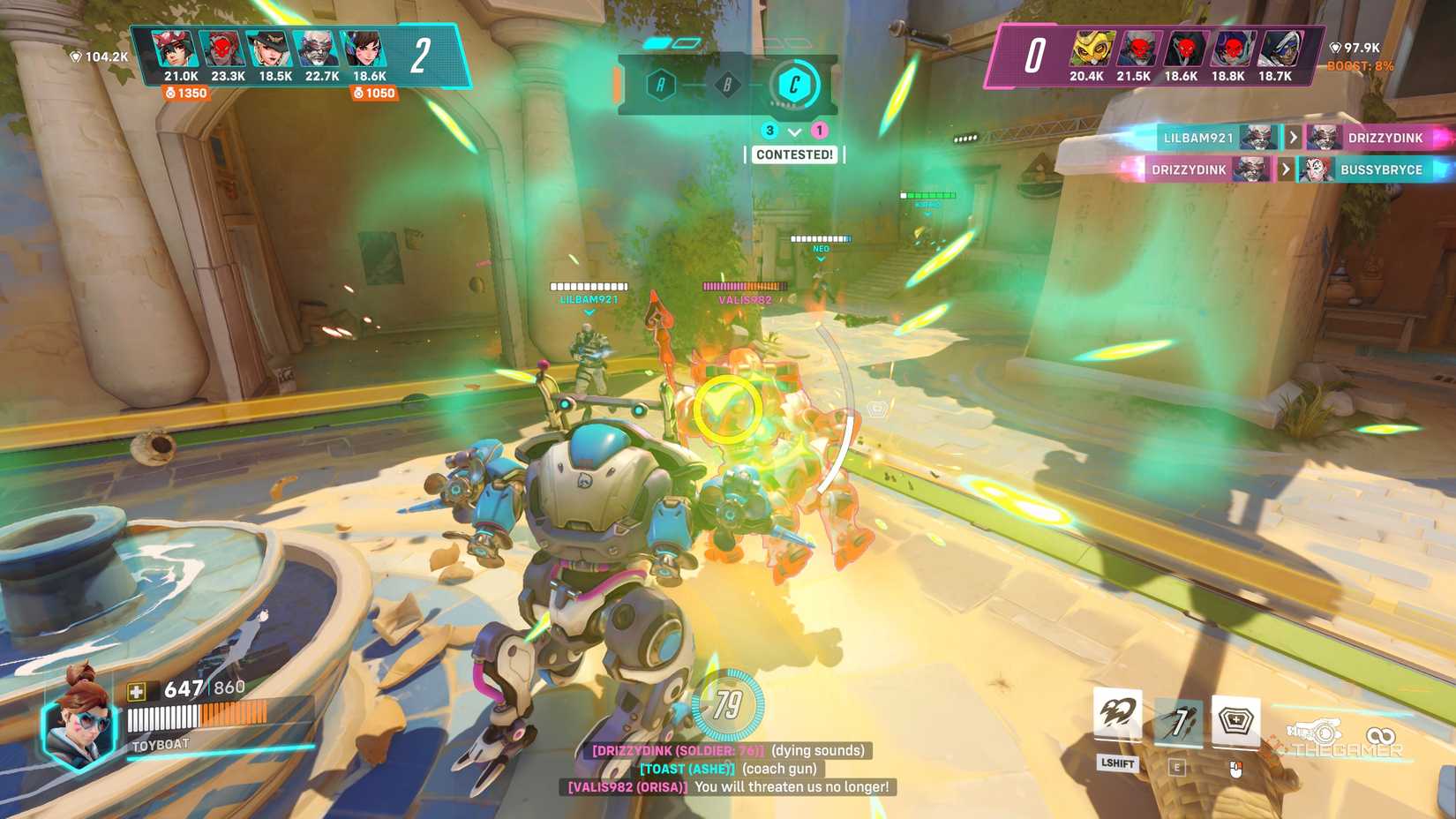Click the CONTESTED! banner
The height and width of the screenshot is (819, 1456).
tap(792, 155)
